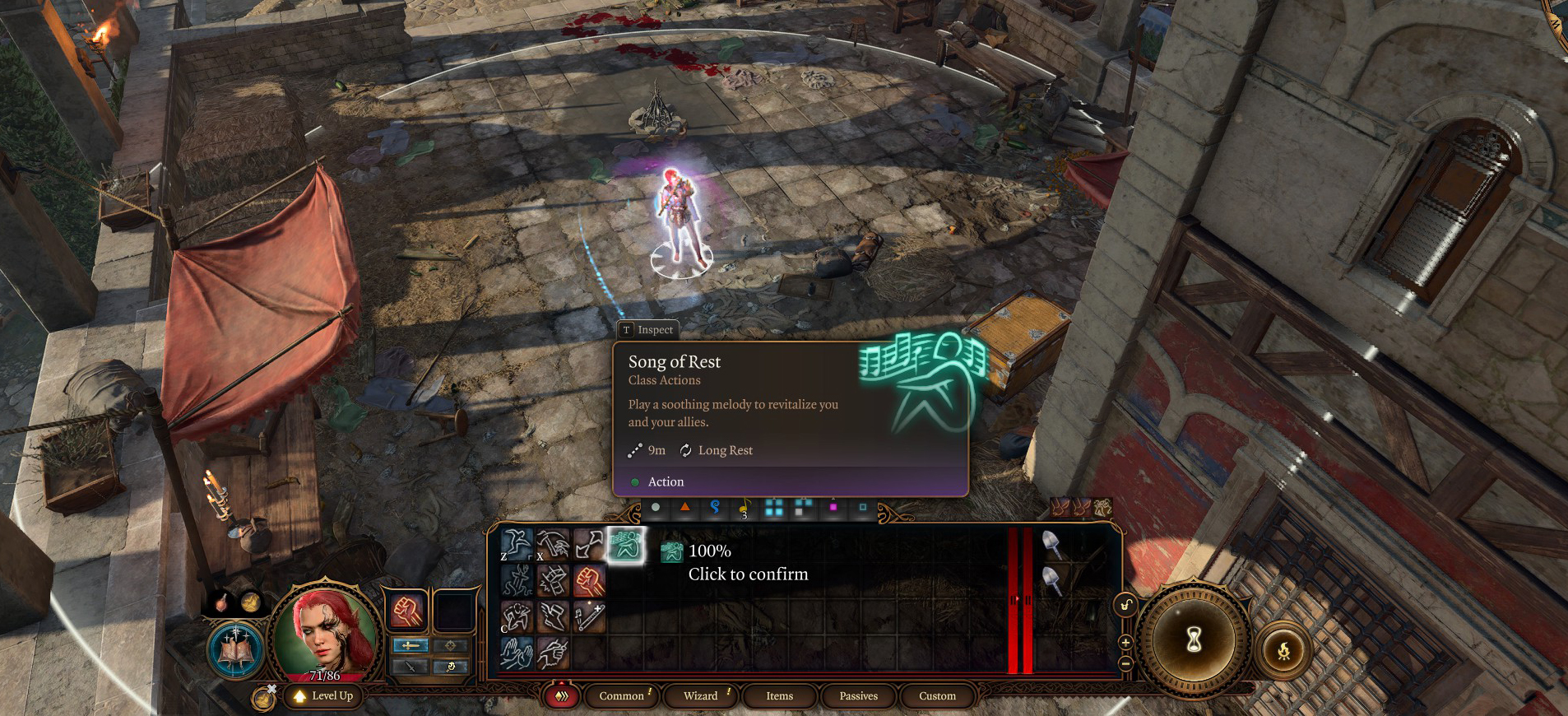Switch to the Passives tab
The width and height of the screenshot is (1568, 716).
click(858, 695)
